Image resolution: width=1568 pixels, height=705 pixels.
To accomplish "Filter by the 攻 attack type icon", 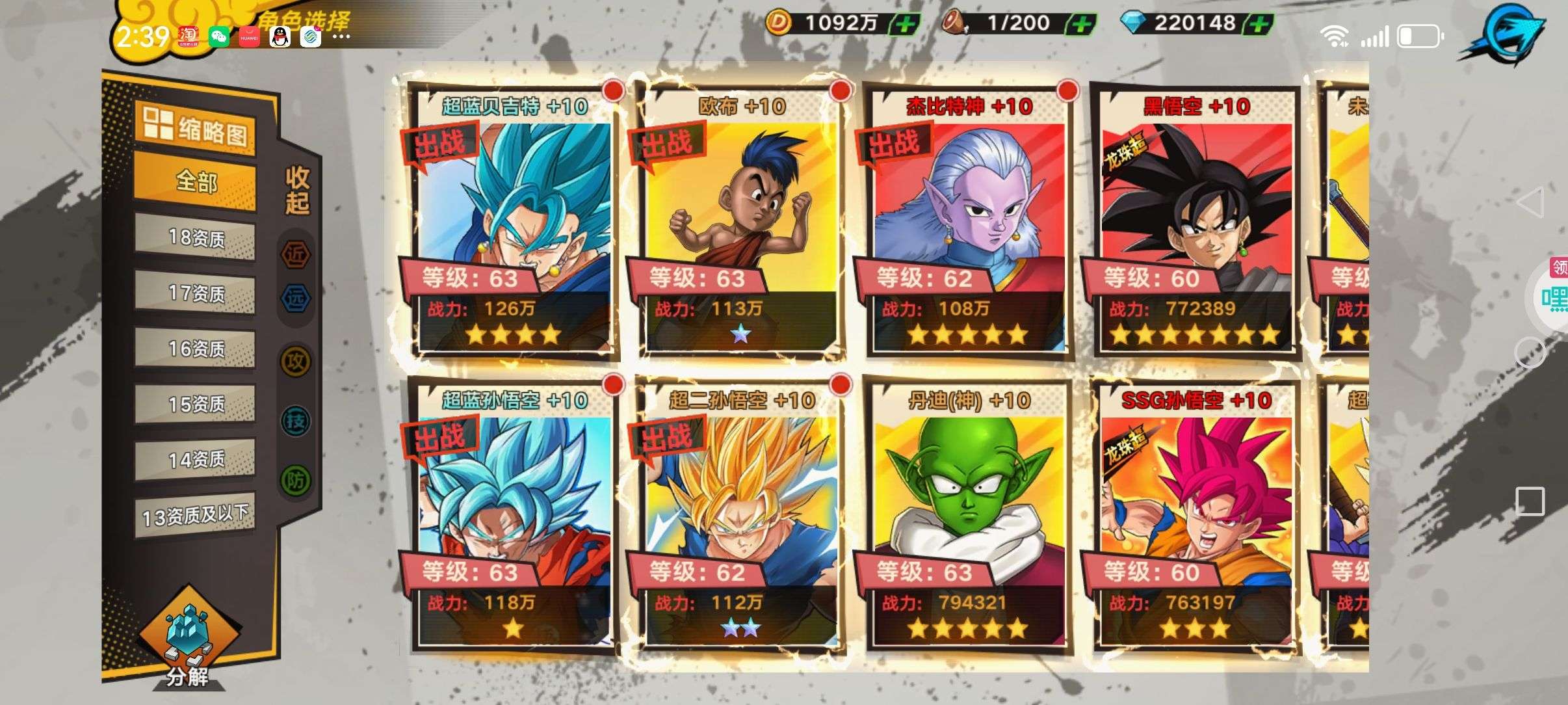I will coord(296,362).
